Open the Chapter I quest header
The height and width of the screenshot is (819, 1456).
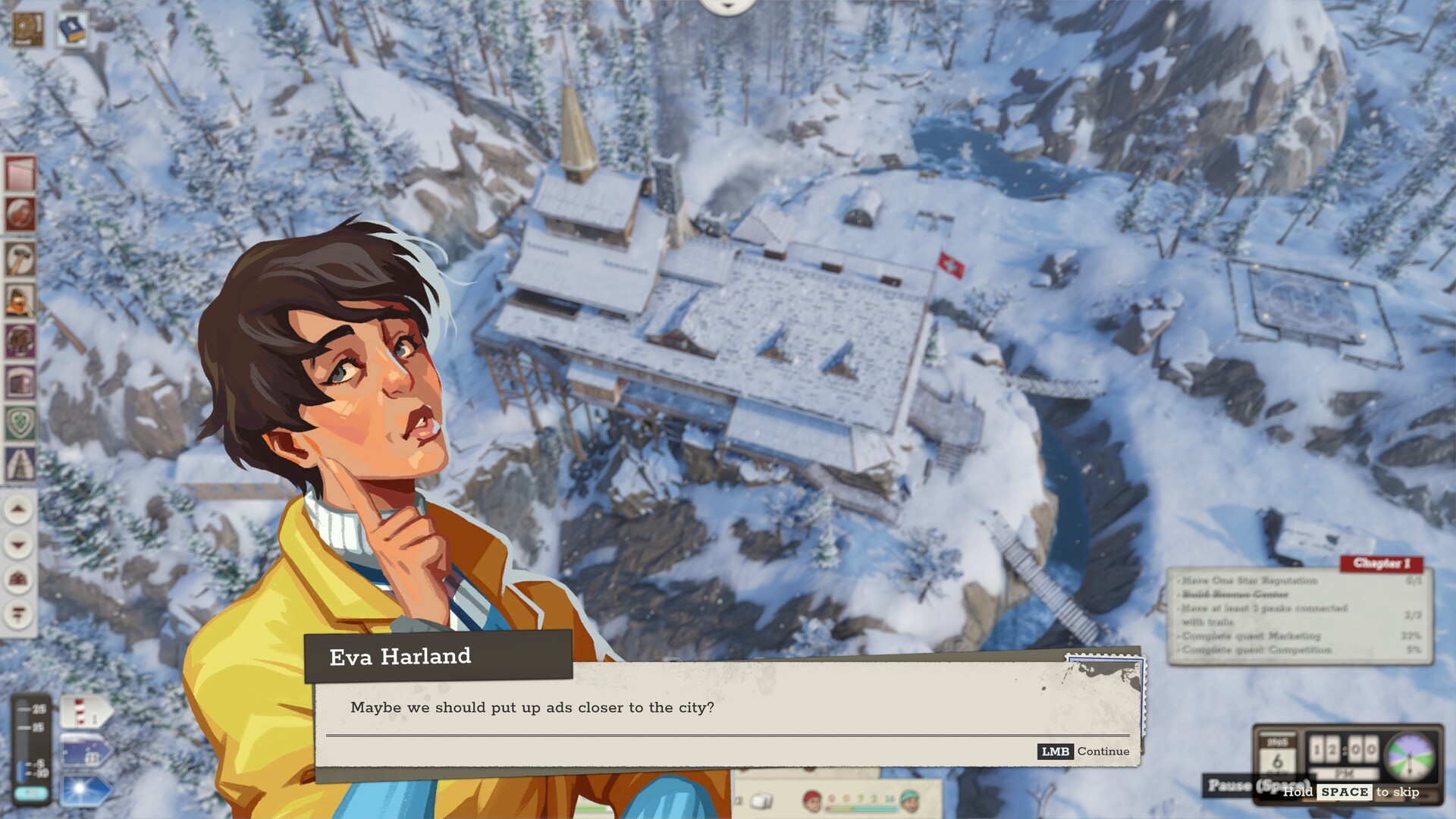click(1383, 564)
